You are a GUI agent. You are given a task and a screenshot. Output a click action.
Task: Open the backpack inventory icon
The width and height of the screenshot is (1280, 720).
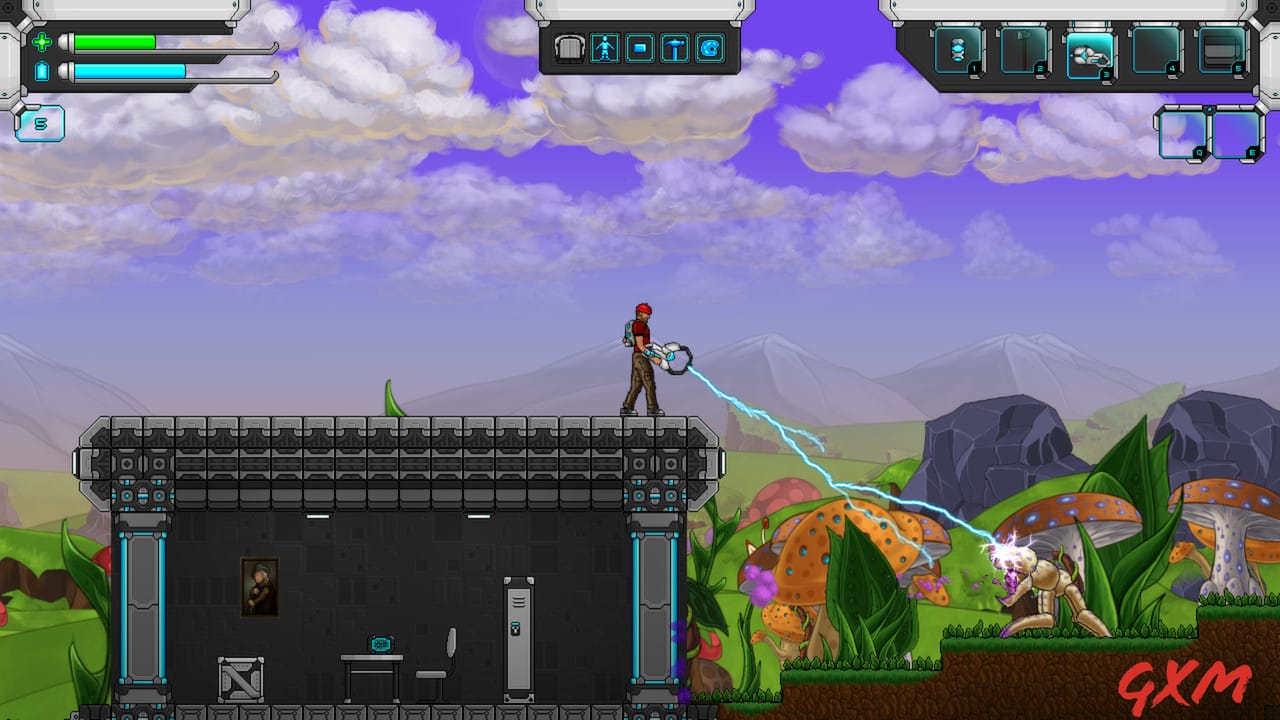569,48
